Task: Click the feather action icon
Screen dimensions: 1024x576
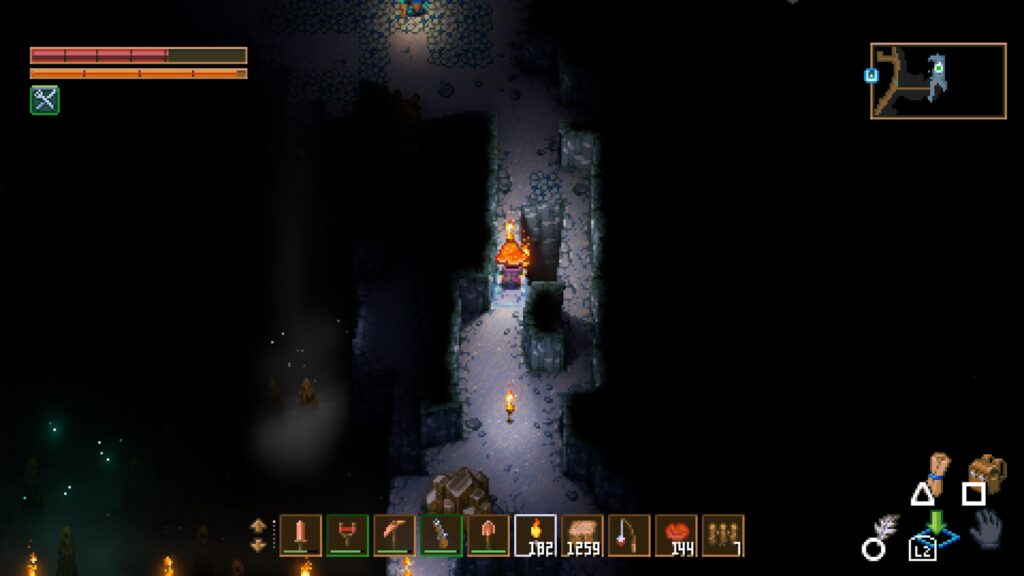Action: point(885,528)
